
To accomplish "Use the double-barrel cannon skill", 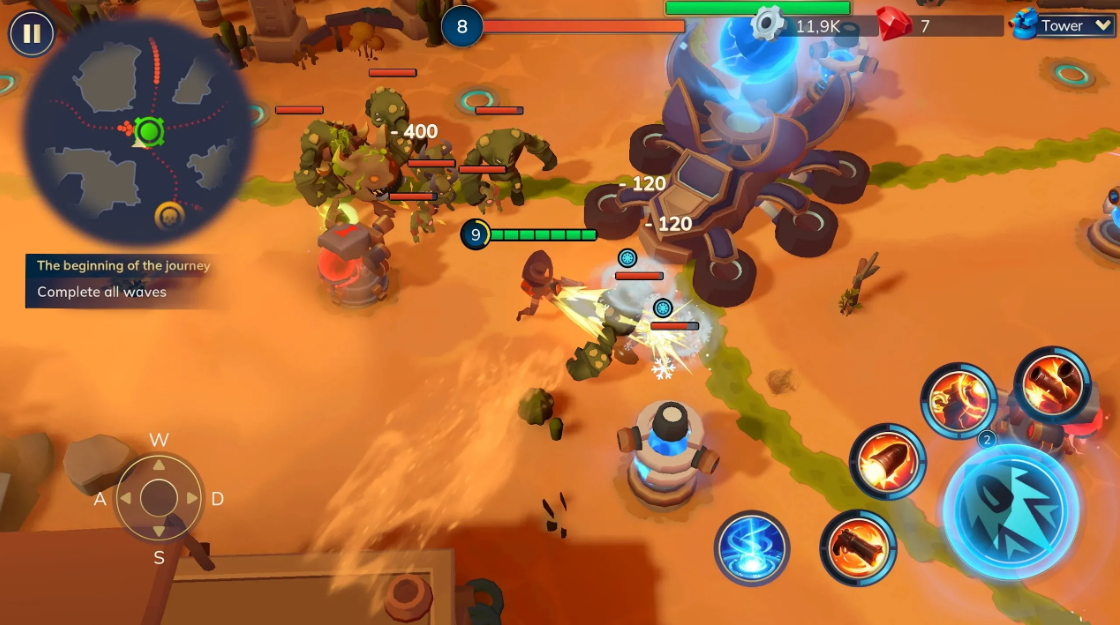I will 1052,385.
